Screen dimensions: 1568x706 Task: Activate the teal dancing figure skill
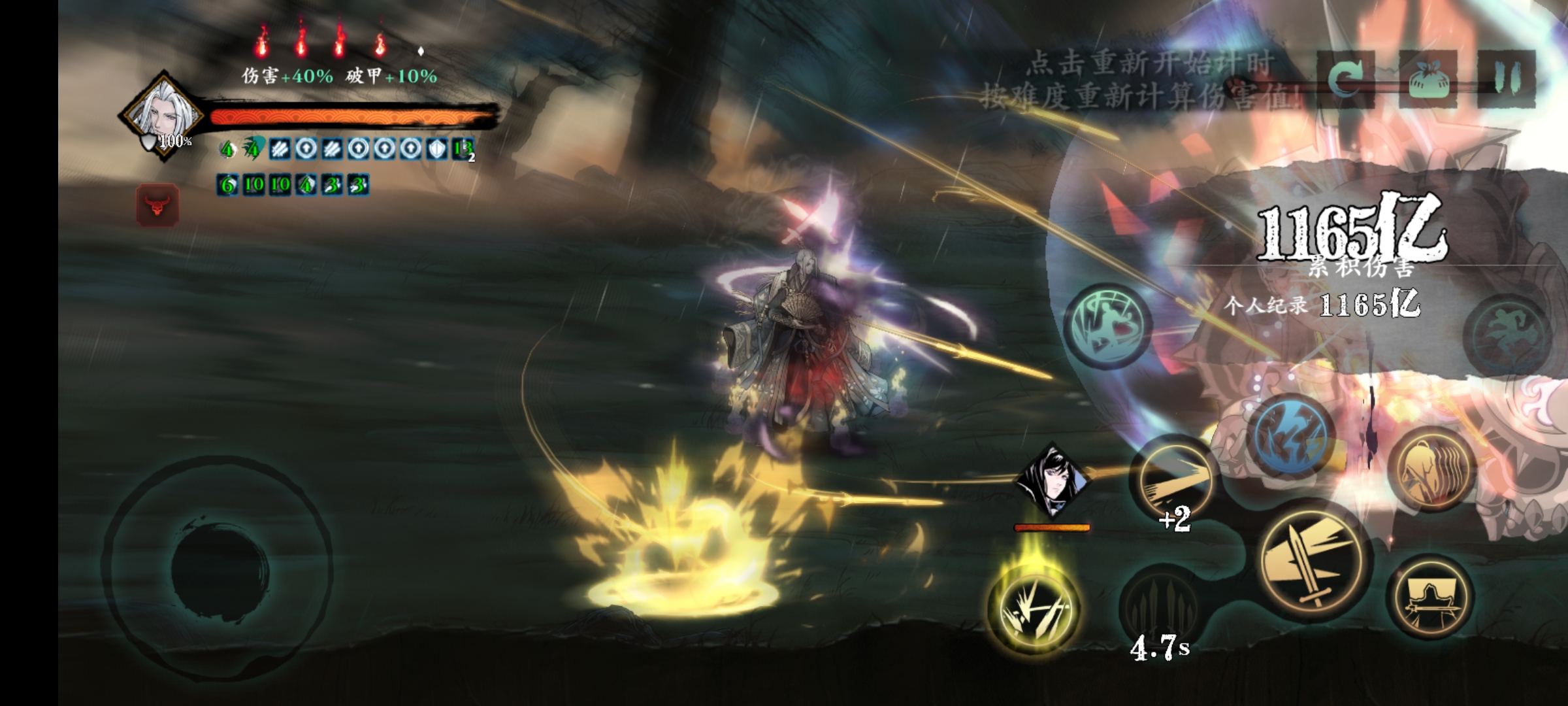coord(1108,325)
